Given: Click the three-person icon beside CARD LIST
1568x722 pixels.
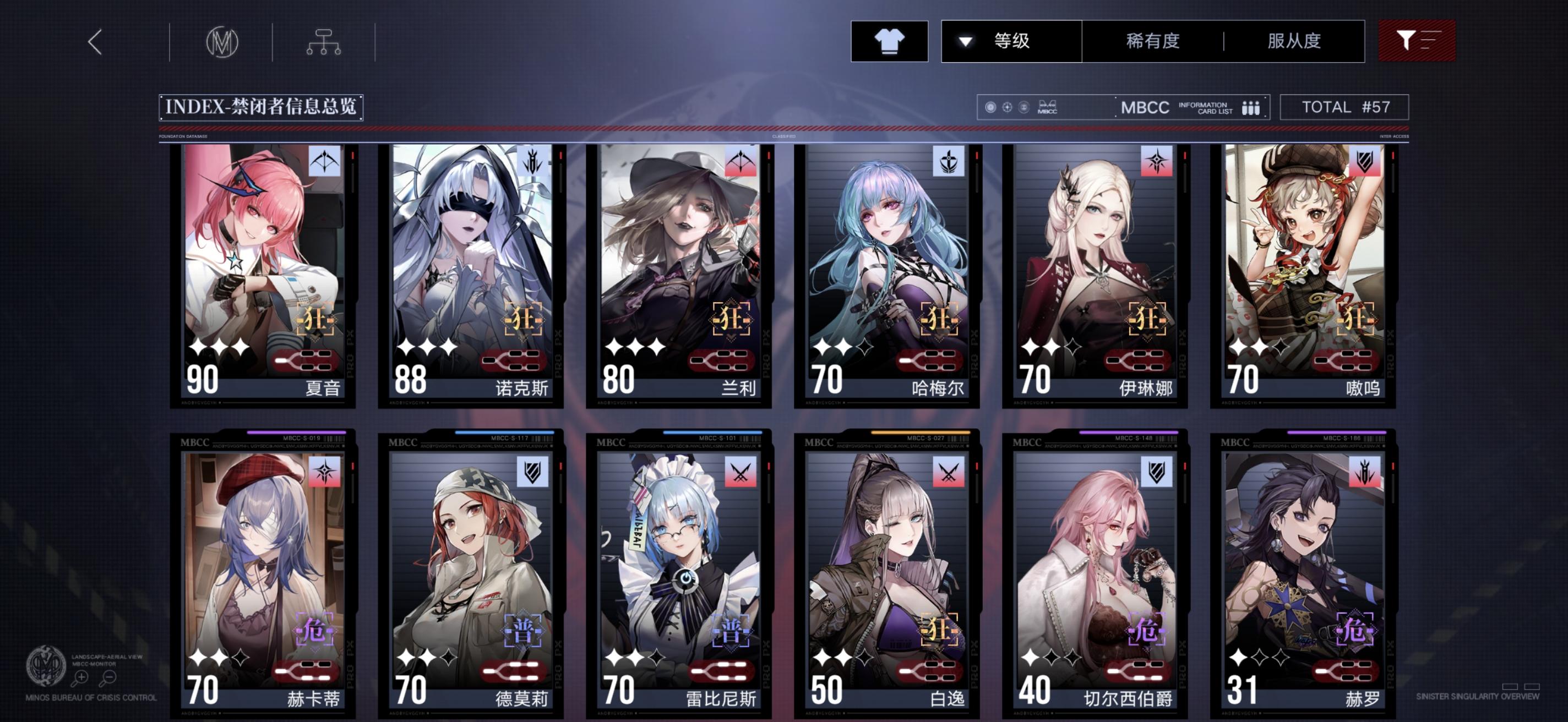Looking at the screenshot, I should tap(1251, 108).
